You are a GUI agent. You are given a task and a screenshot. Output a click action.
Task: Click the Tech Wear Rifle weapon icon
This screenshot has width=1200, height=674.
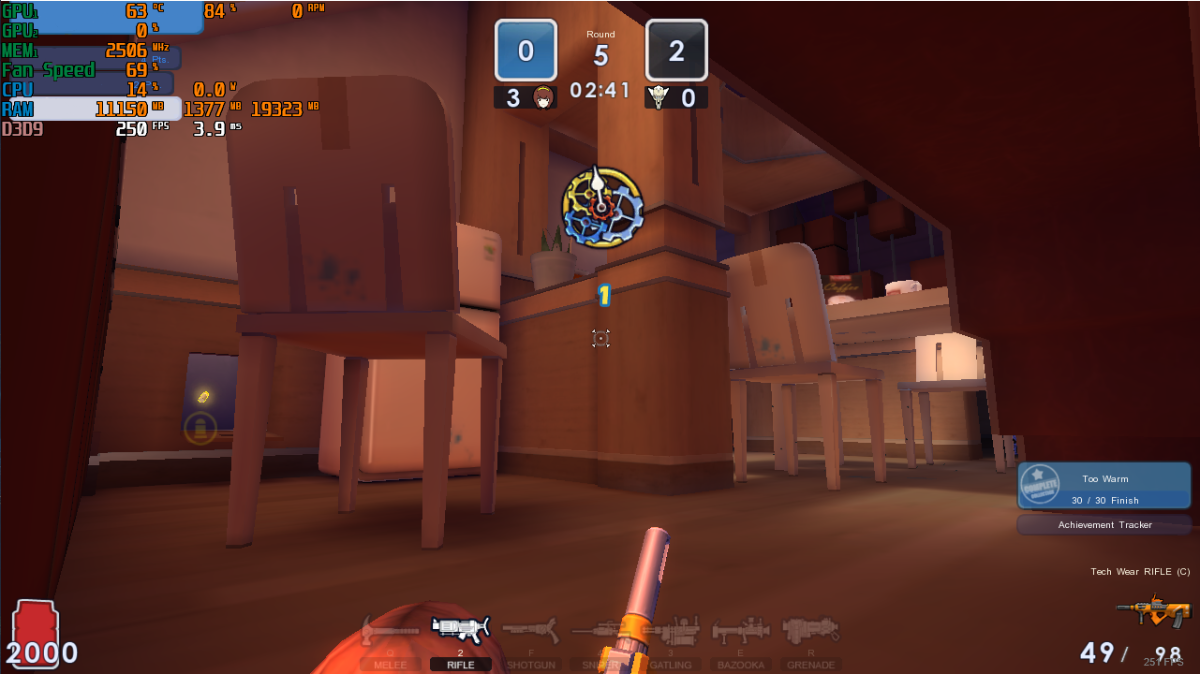(1153, 609)
